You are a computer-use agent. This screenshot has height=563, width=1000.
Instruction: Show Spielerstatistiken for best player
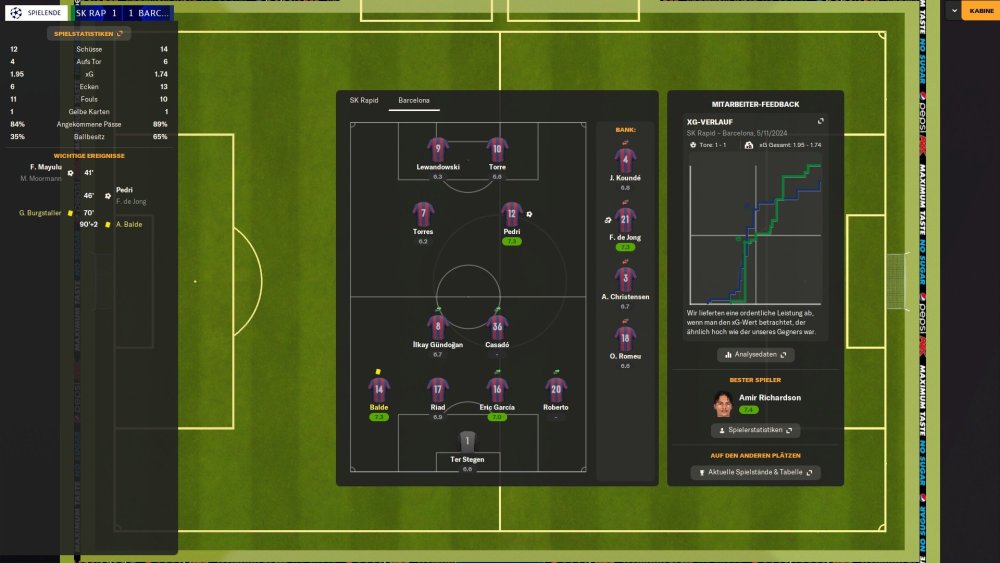(755, 430)
